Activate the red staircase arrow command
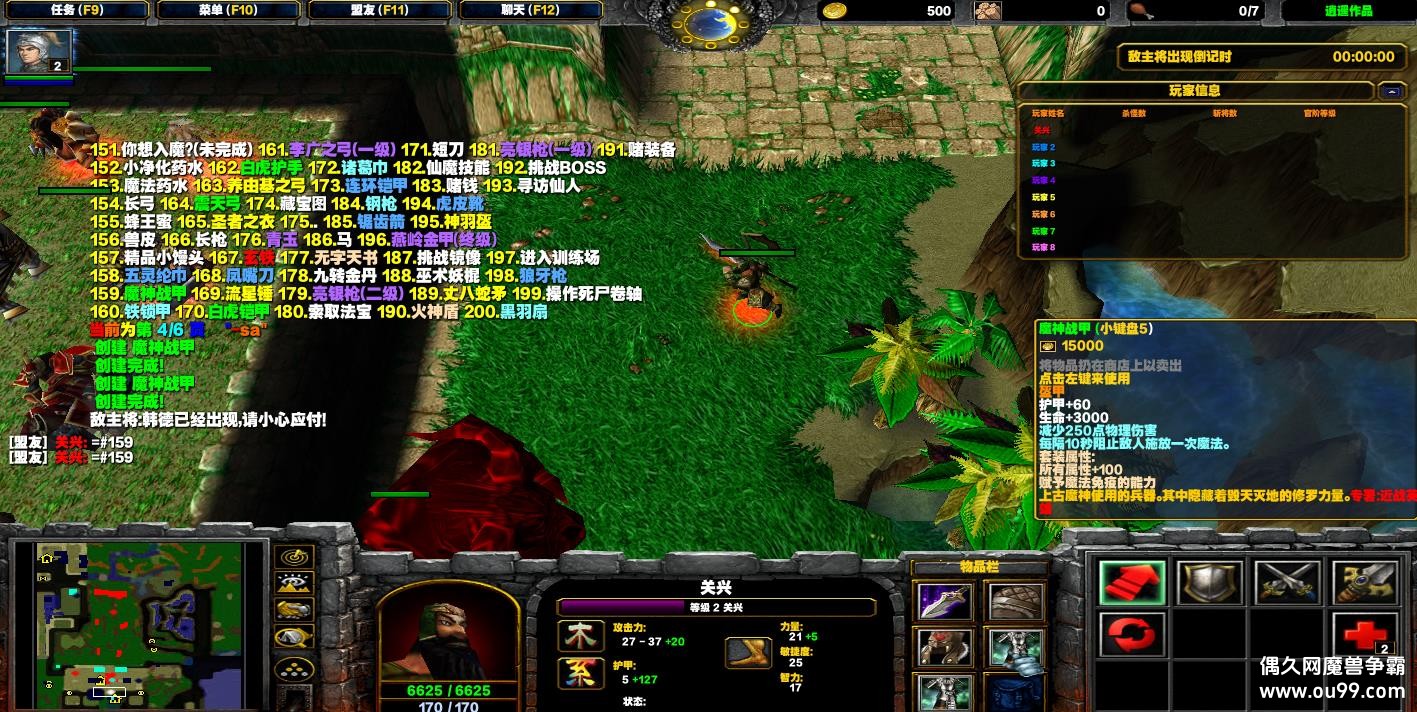The image size is (1417, 712). (x=1132, y=583)
